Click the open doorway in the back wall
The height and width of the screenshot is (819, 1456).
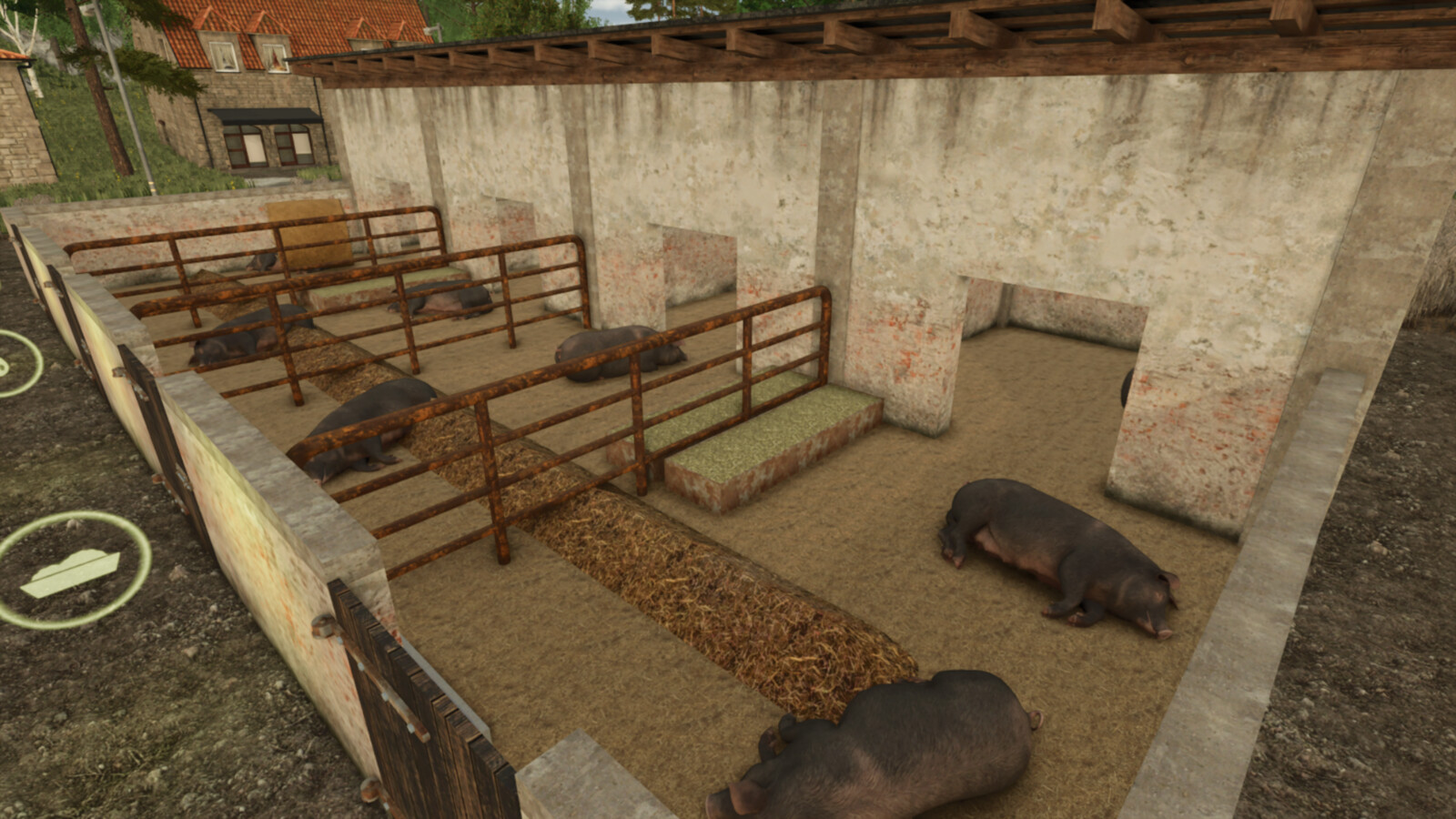(1046, 364)
